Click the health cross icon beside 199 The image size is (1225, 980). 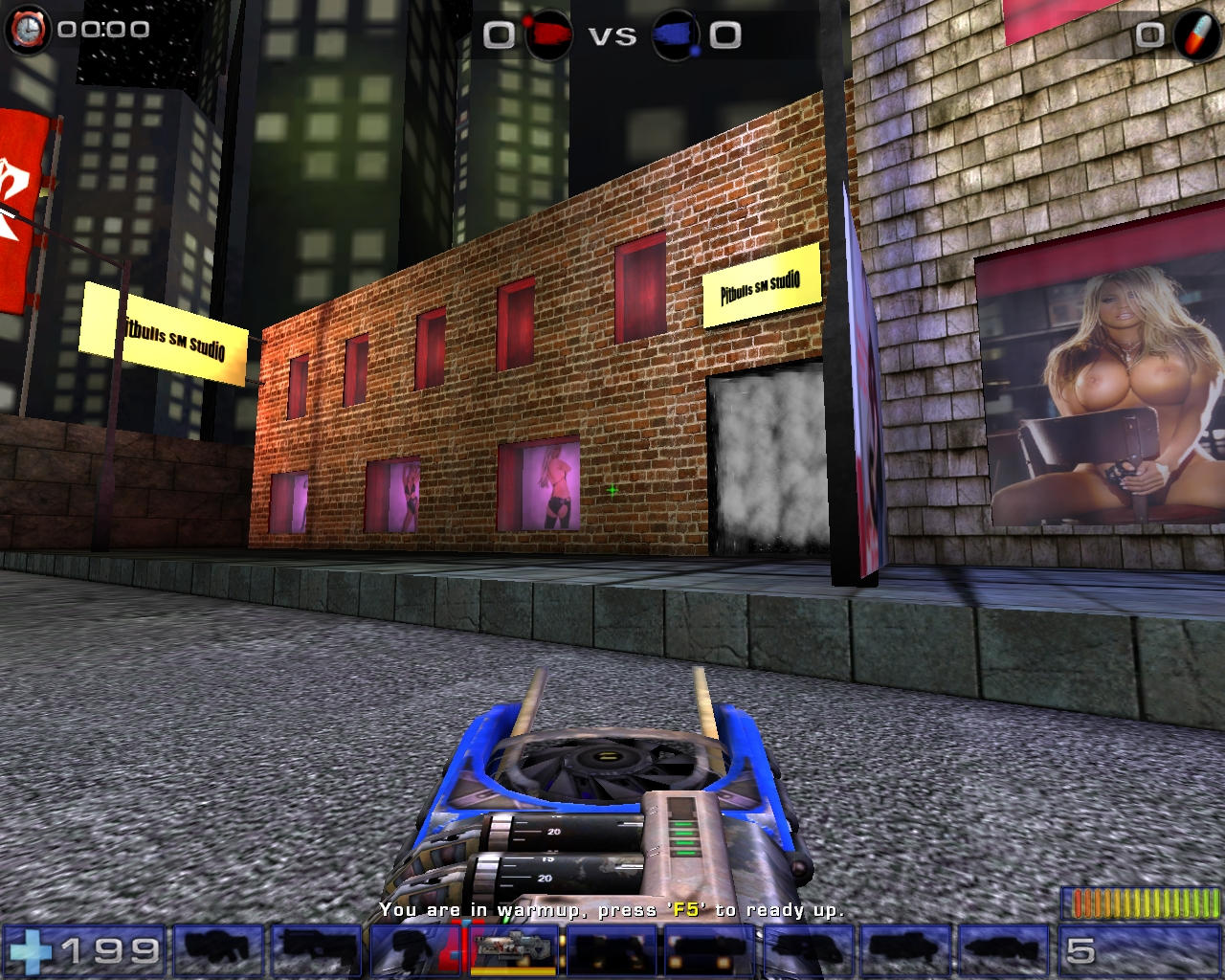click(32, 950)
